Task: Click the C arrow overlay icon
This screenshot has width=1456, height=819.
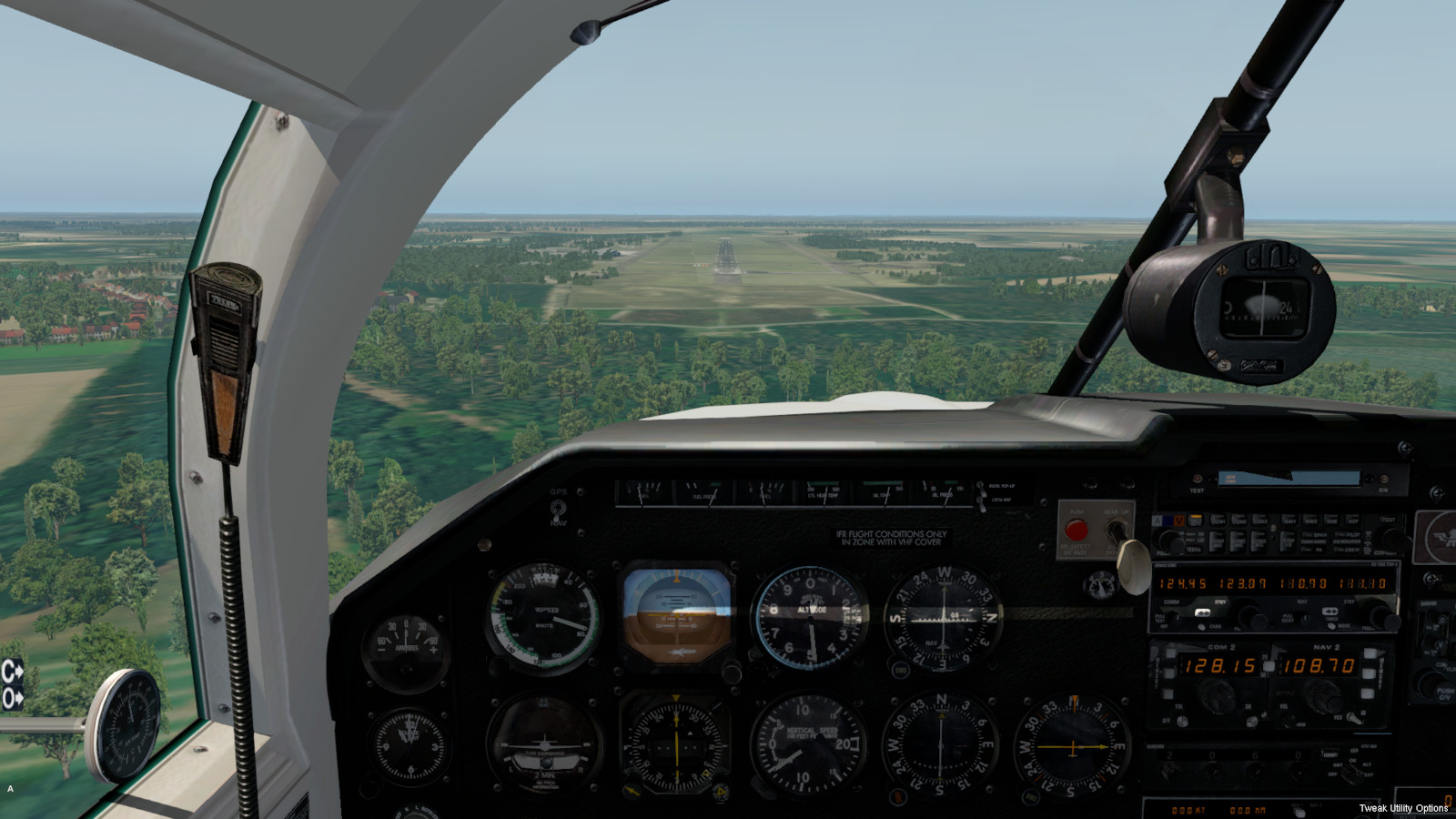Action: click(x=12, y=672)
